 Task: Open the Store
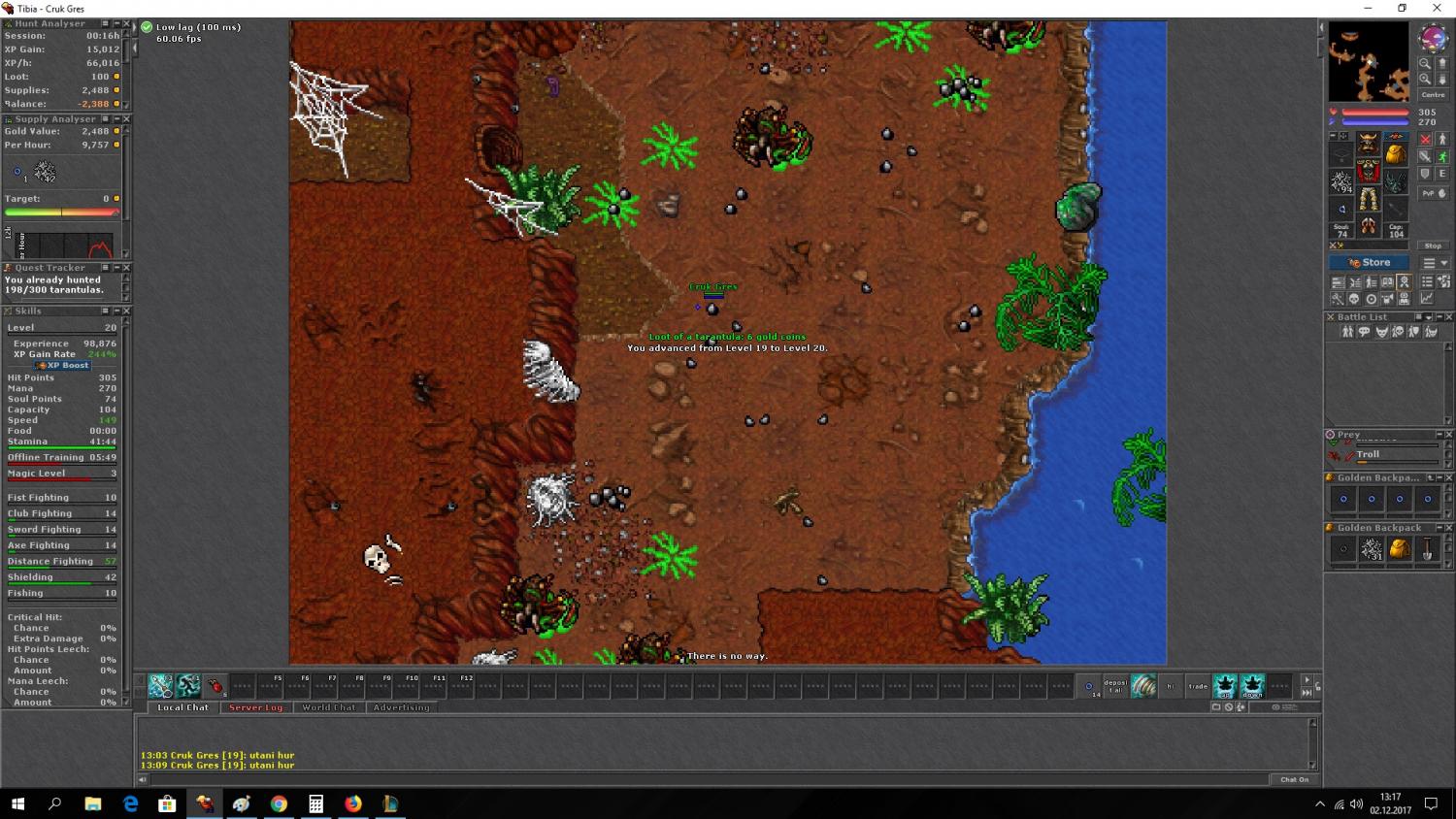coord(1370,263)
